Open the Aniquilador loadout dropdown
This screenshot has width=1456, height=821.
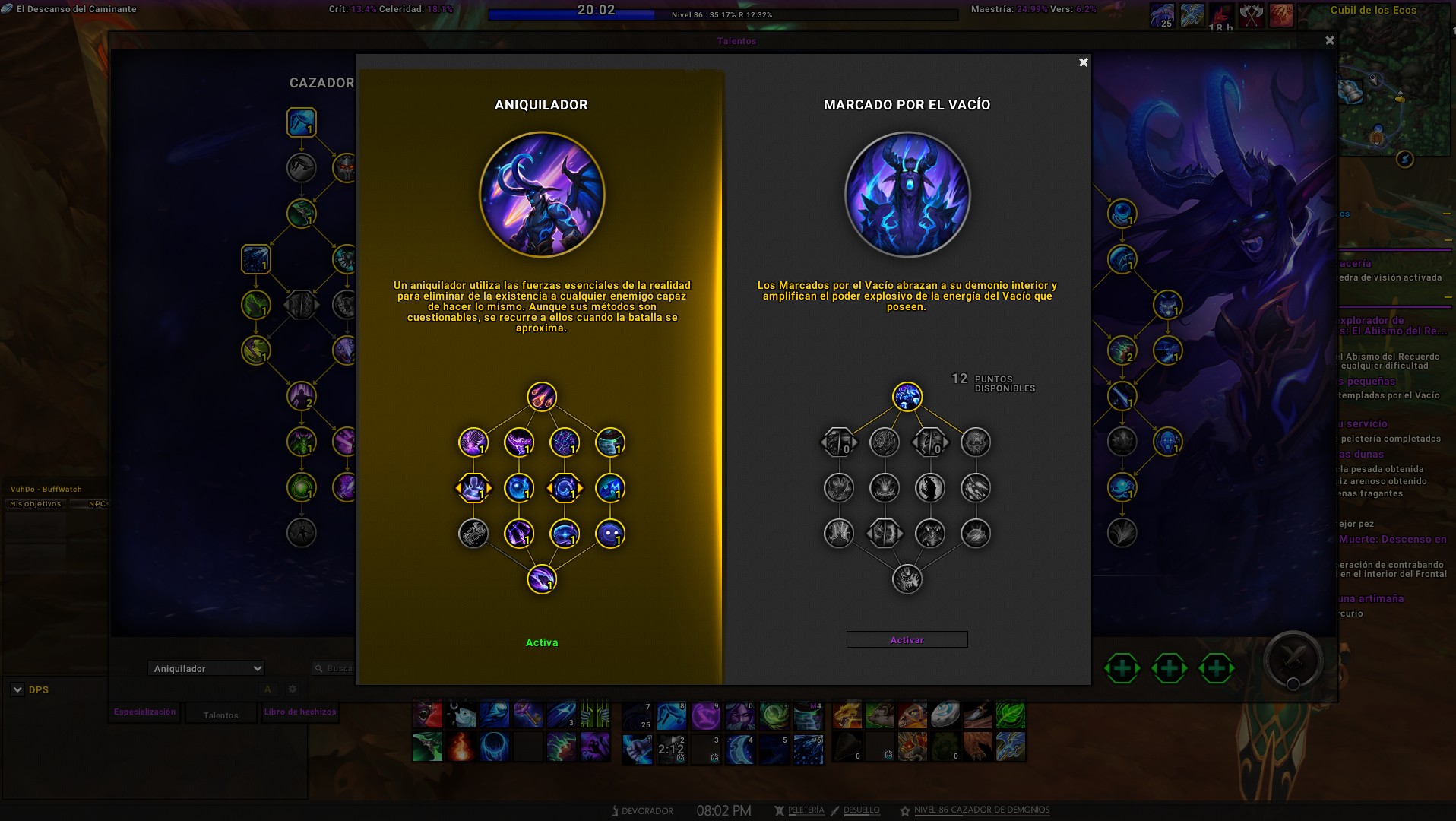coord(207,668)
